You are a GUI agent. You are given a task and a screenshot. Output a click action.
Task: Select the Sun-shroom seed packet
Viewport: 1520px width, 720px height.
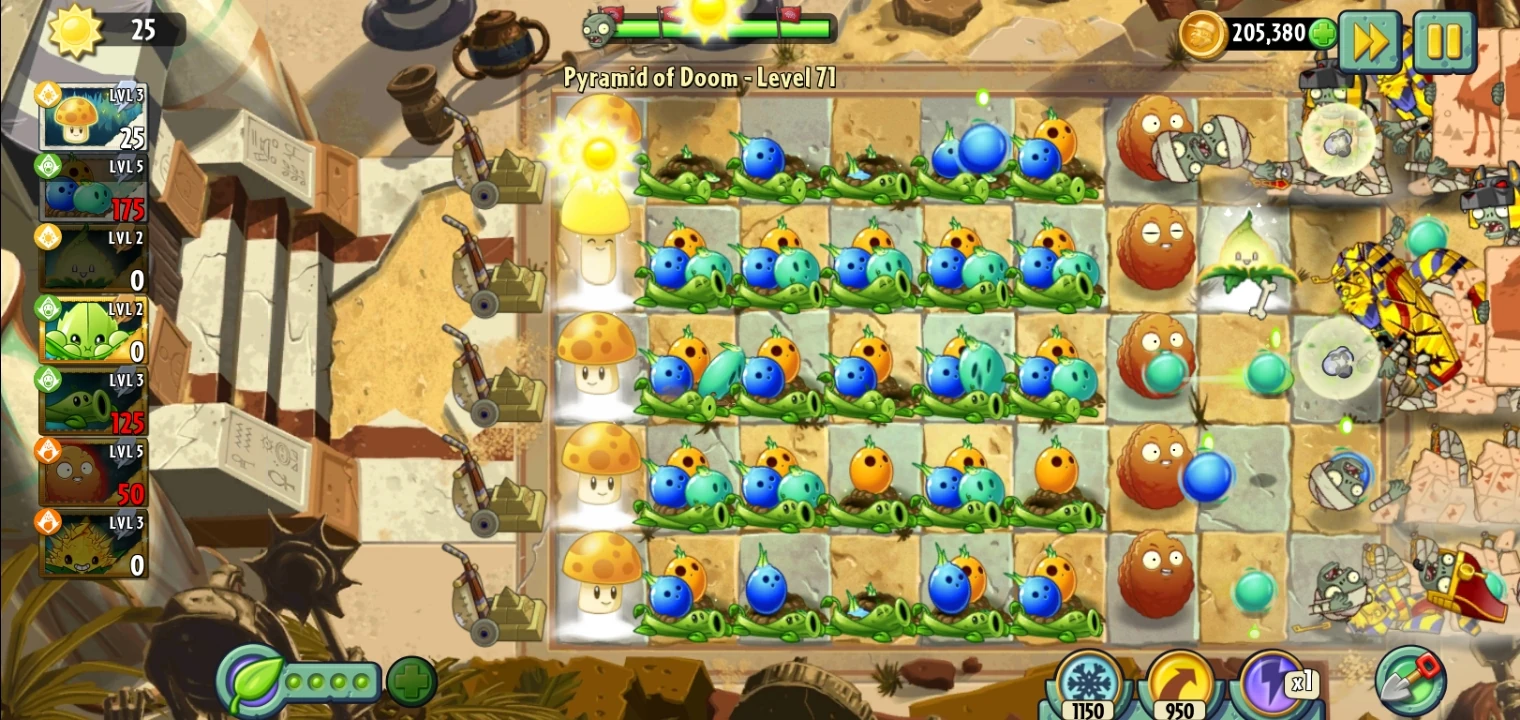[93, 115]
